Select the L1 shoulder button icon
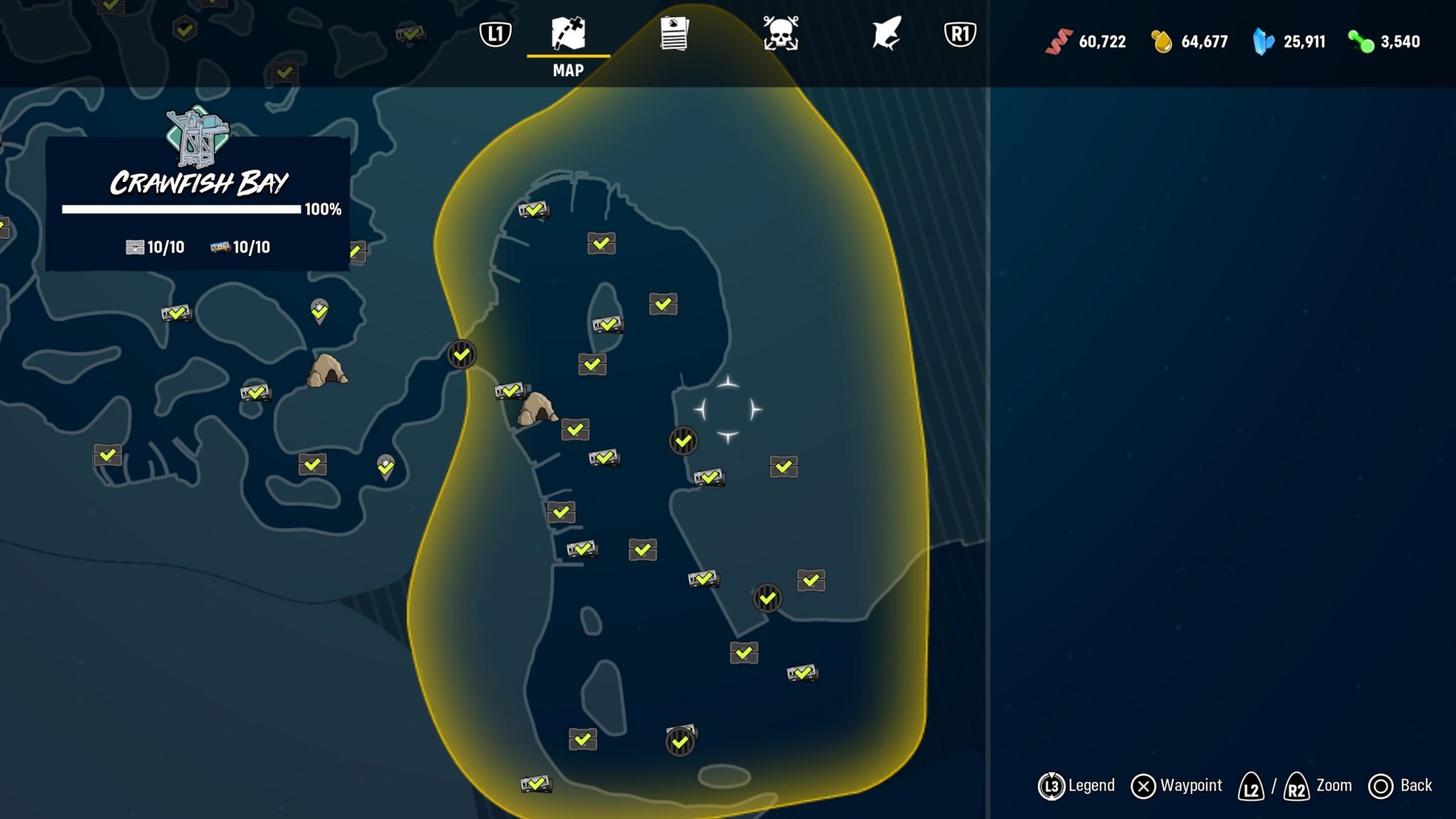This screenshot has height=819, width=1456. 496,33
